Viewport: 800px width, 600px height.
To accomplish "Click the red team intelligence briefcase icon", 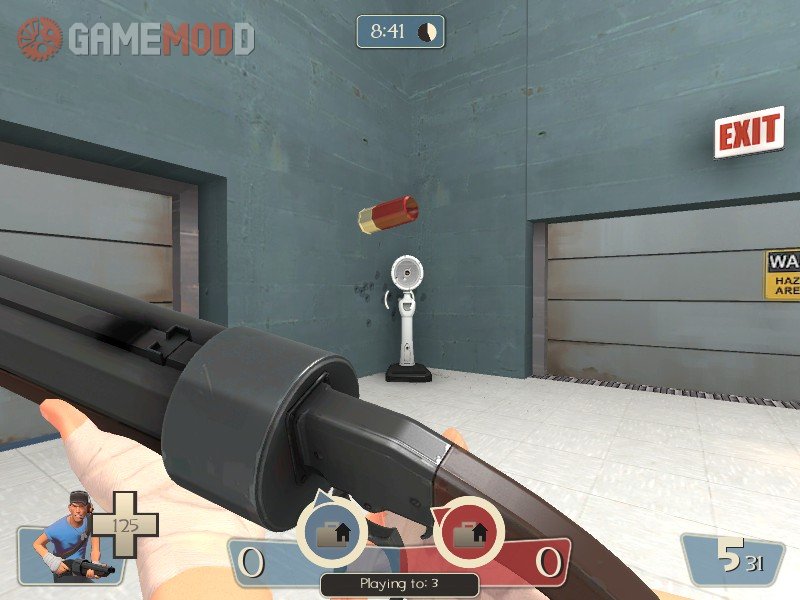I will (467, 531).
